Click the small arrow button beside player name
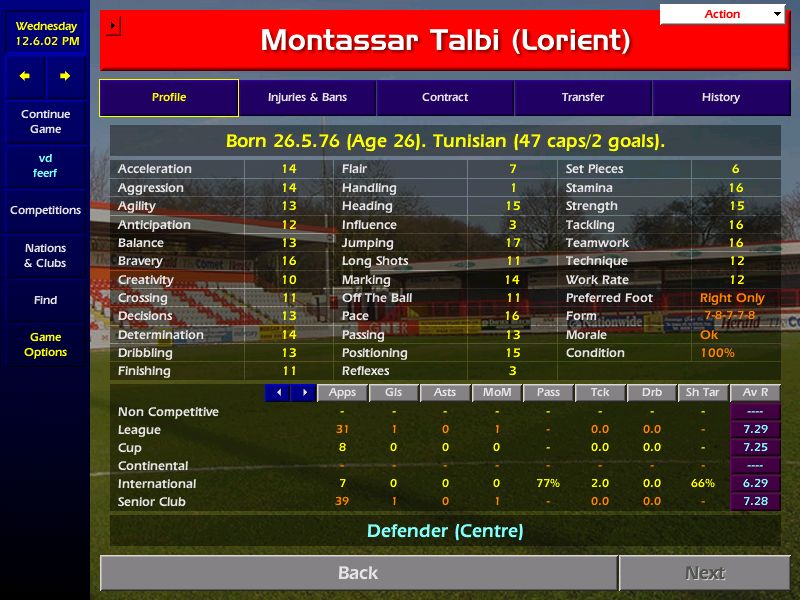 coord(112,25)
